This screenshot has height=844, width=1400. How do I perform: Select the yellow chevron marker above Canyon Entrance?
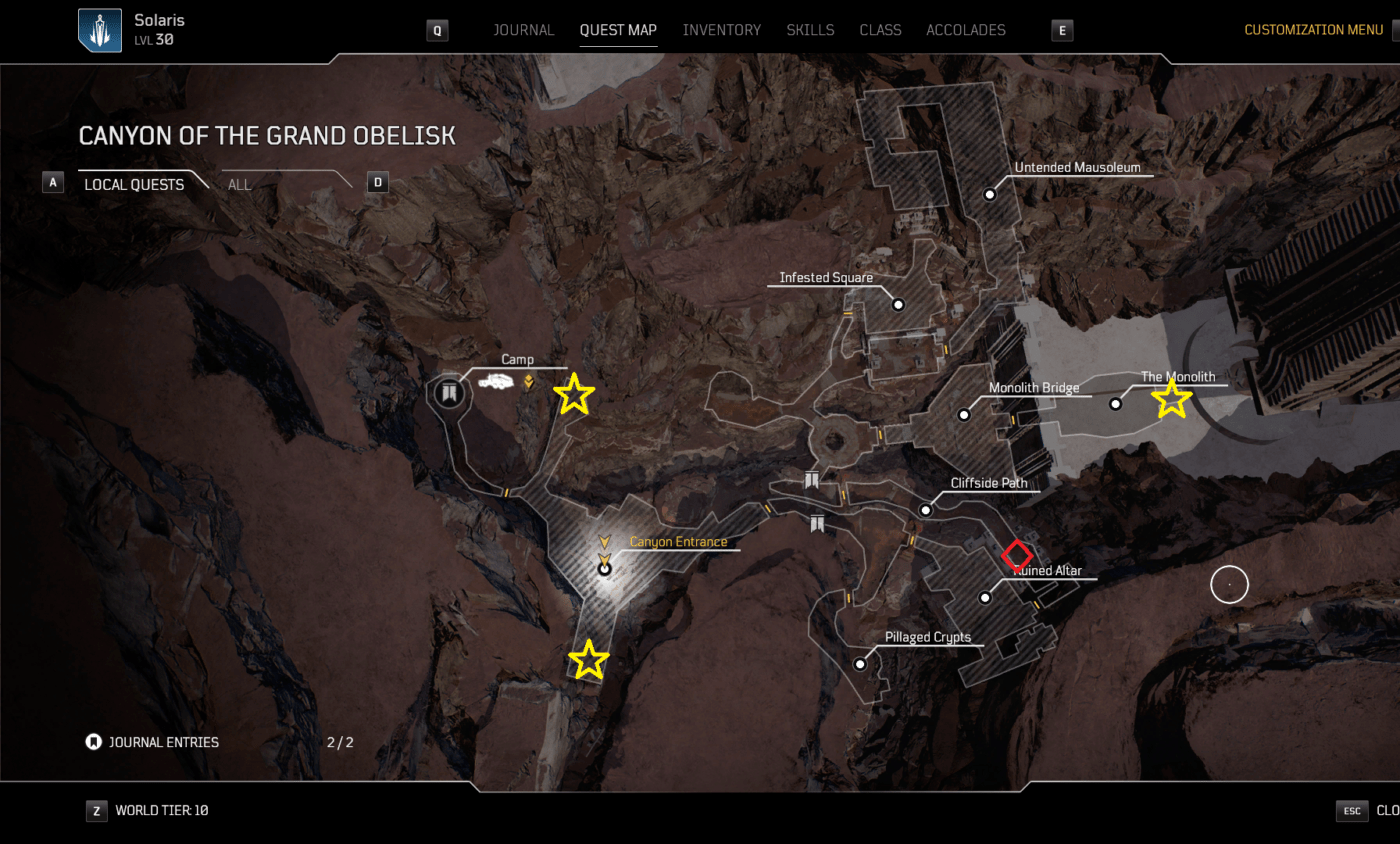pyautogui.click(x=604, y=543)
